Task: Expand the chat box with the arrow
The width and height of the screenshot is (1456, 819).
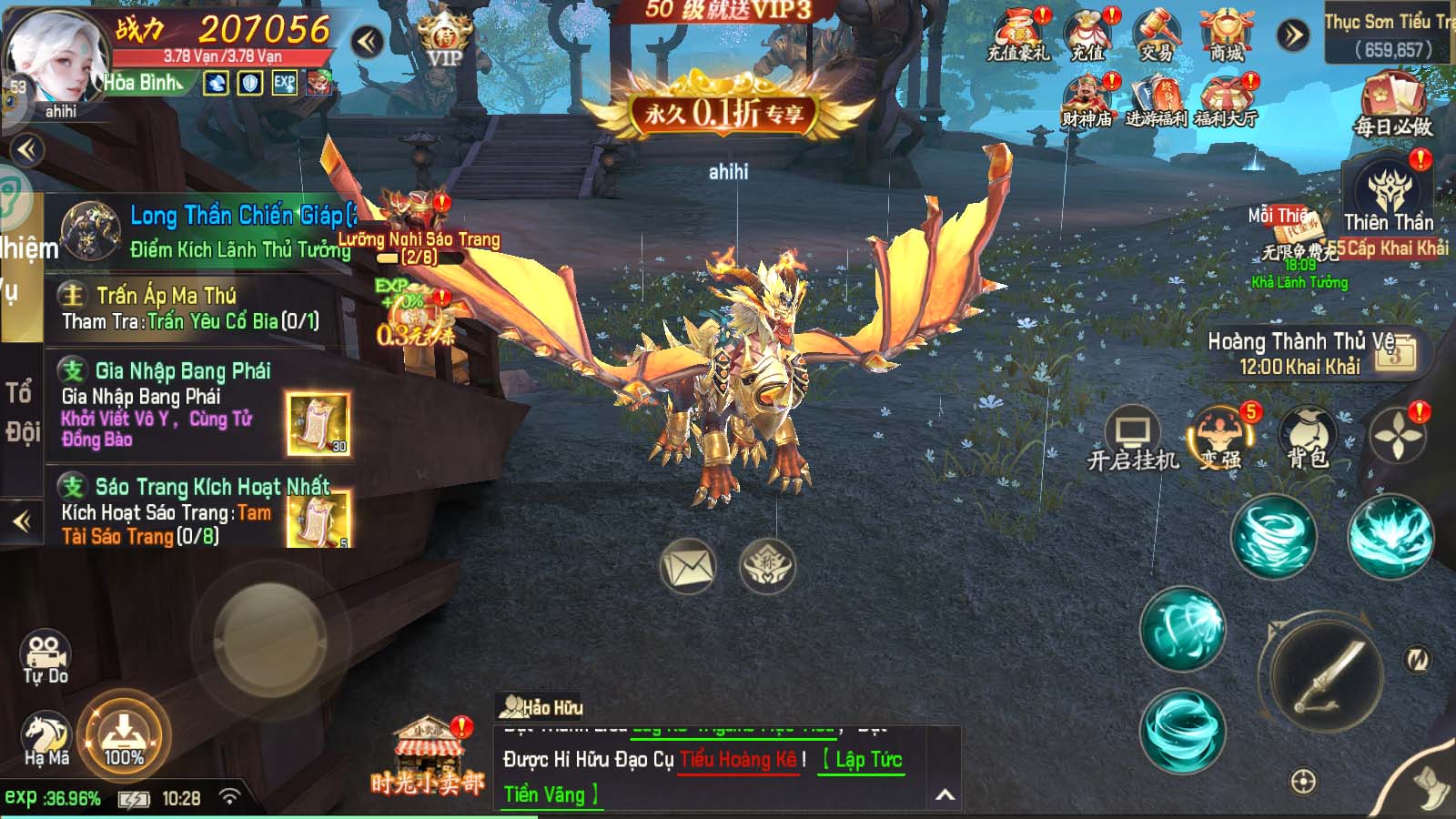Action: [945, 795]
